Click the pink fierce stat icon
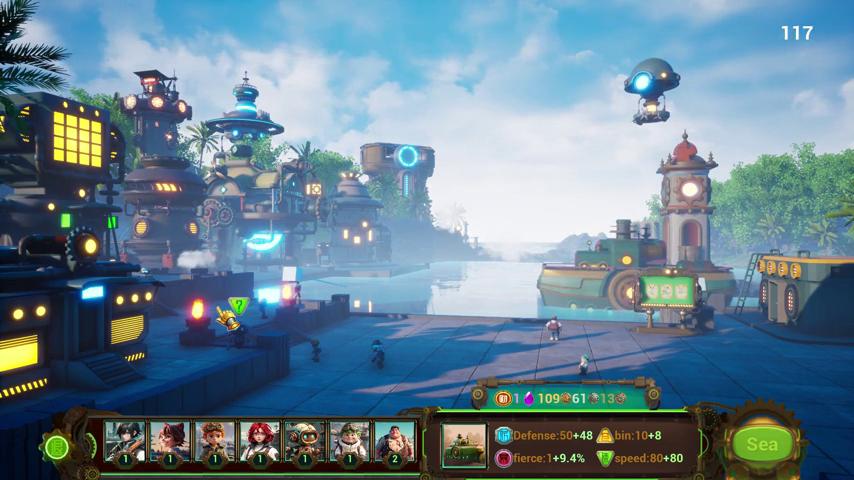The width and height of the screenshot is (854, 480). 503,459
